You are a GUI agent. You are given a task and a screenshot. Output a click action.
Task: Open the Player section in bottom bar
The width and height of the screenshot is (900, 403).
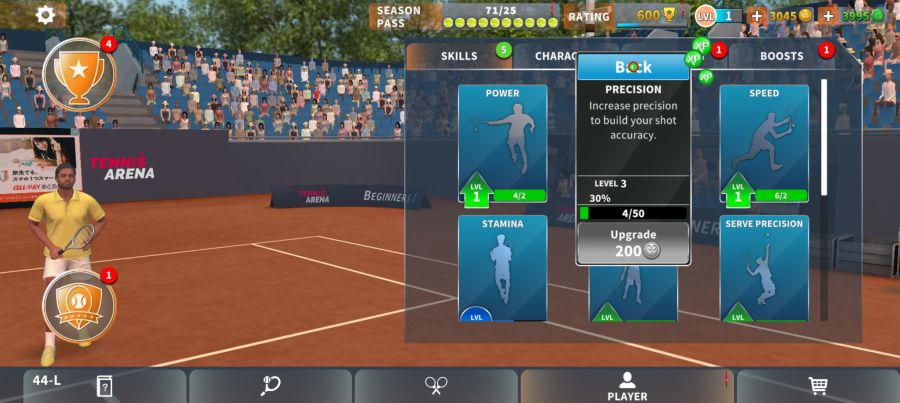click(x=627, y=386)
